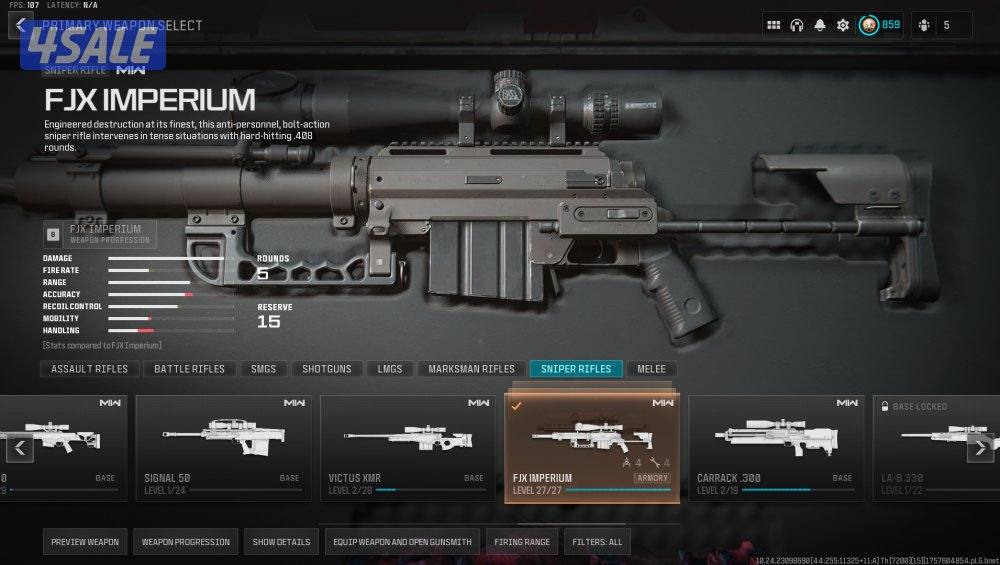Select the Signal 50 sniper rifle

tap(222, 447)
